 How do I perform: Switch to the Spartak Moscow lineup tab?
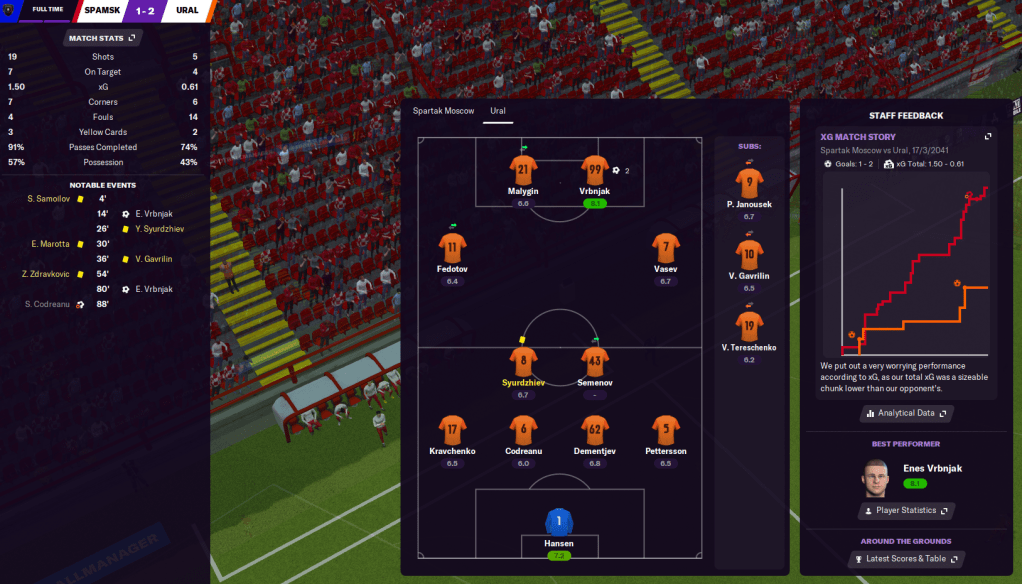pyautogui.click(x=443, y=111)
